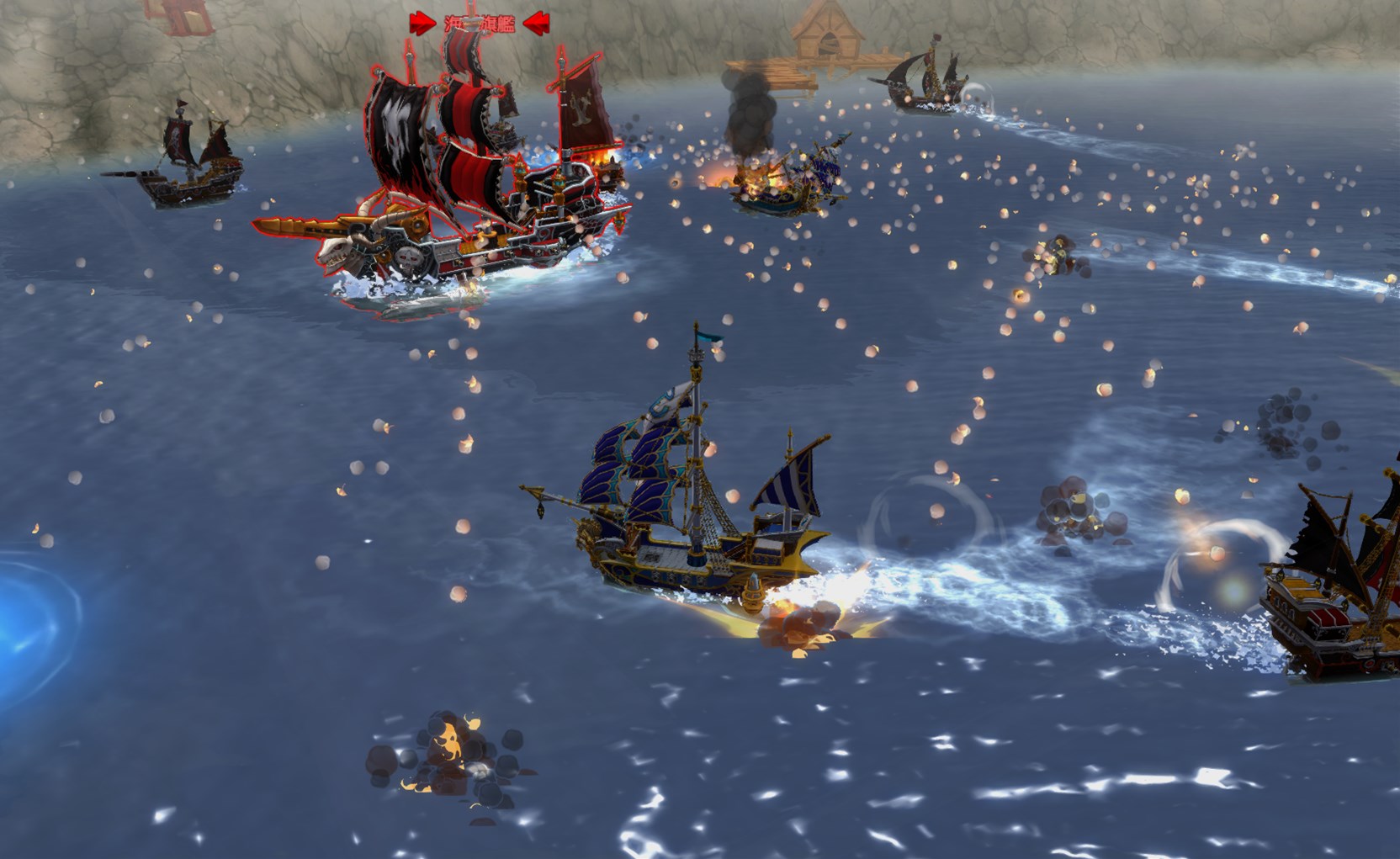This screenshot has width=1400, height=859.
Task: Select the red-outlined pirate flagship target
Action: pyautogui.click(x=471, y=194)
